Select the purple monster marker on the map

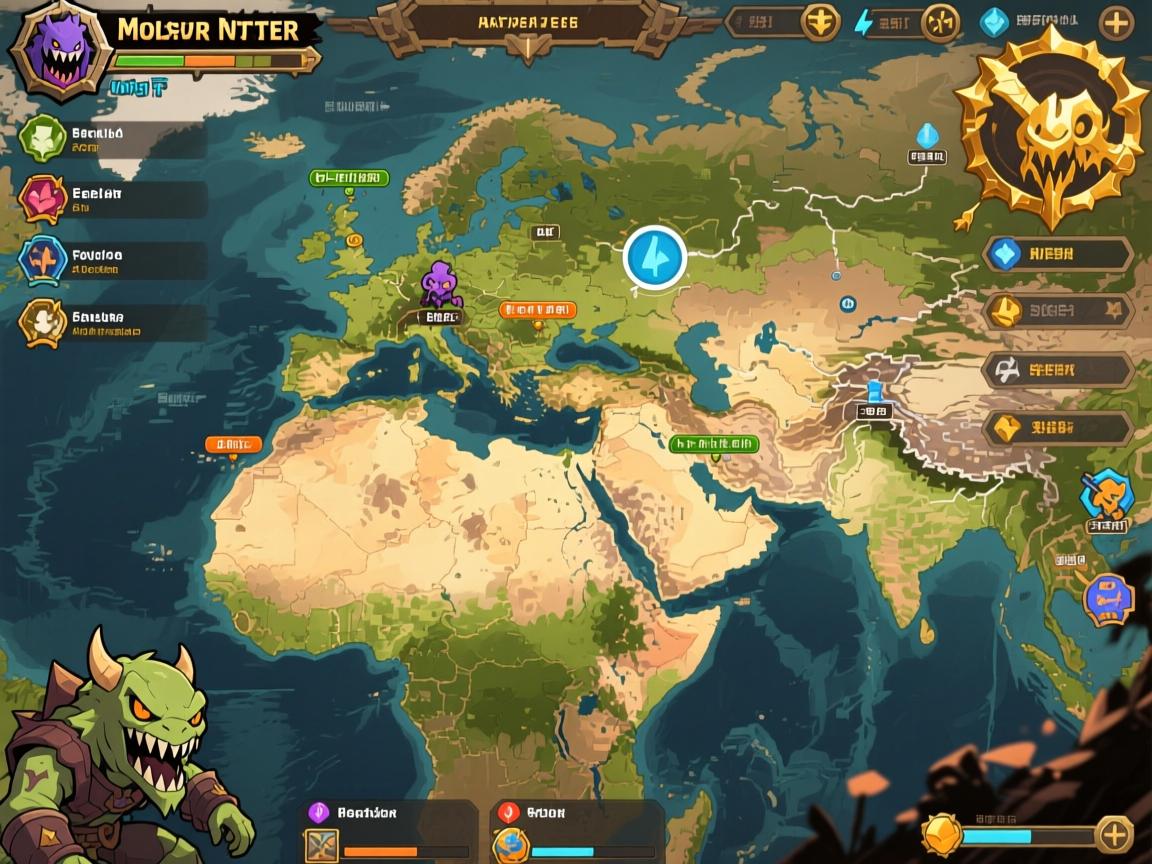click(x=440, y=286)
